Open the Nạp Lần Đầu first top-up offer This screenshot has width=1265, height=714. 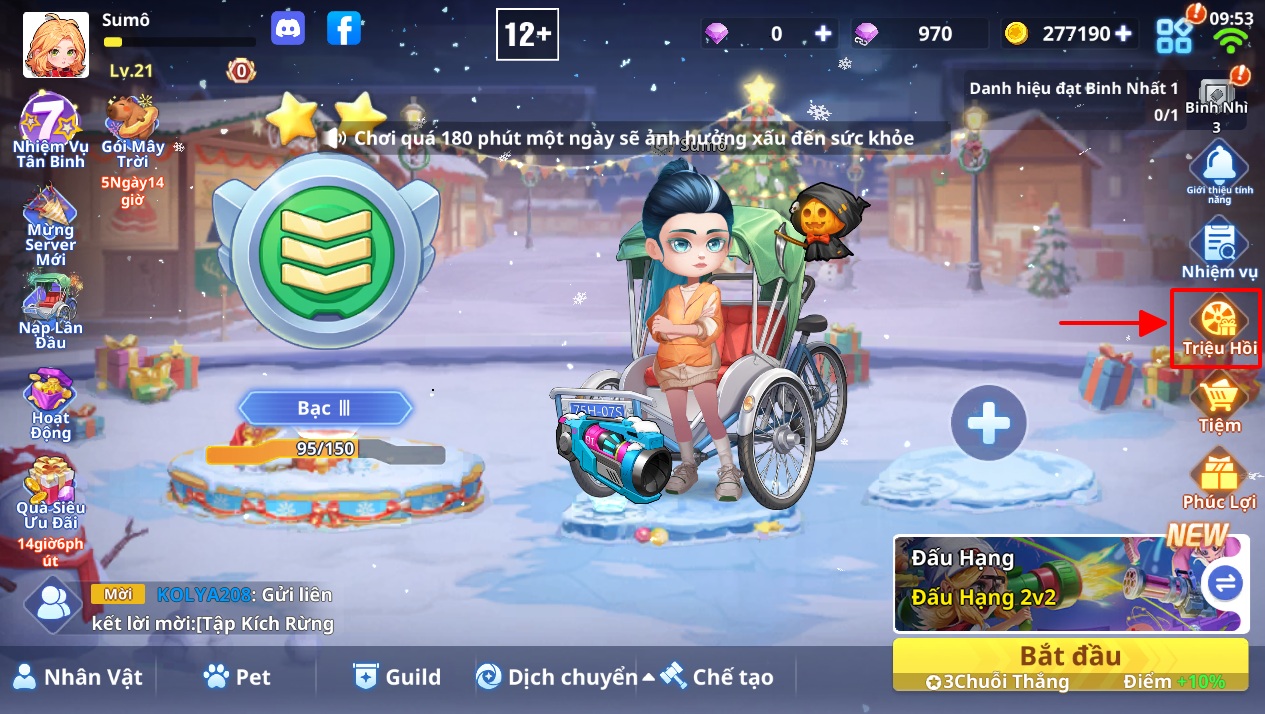(50, 312)
